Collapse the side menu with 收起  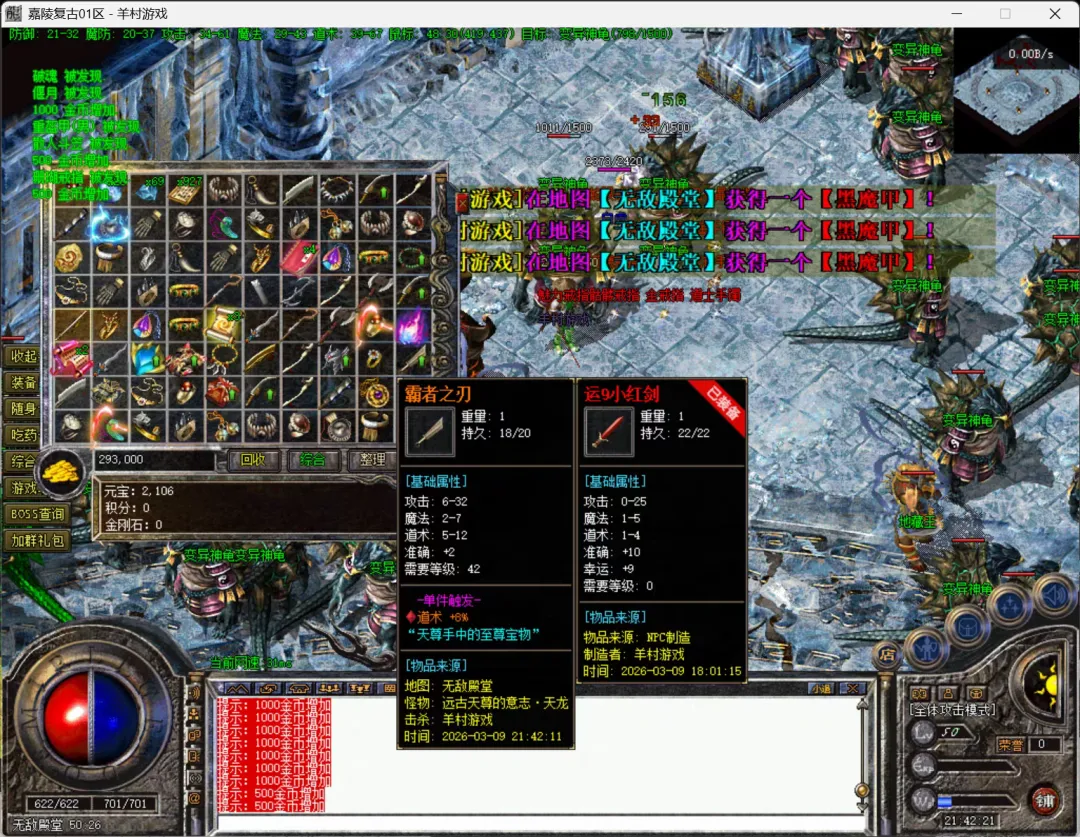pyautogui.click(x=23, y=356)
